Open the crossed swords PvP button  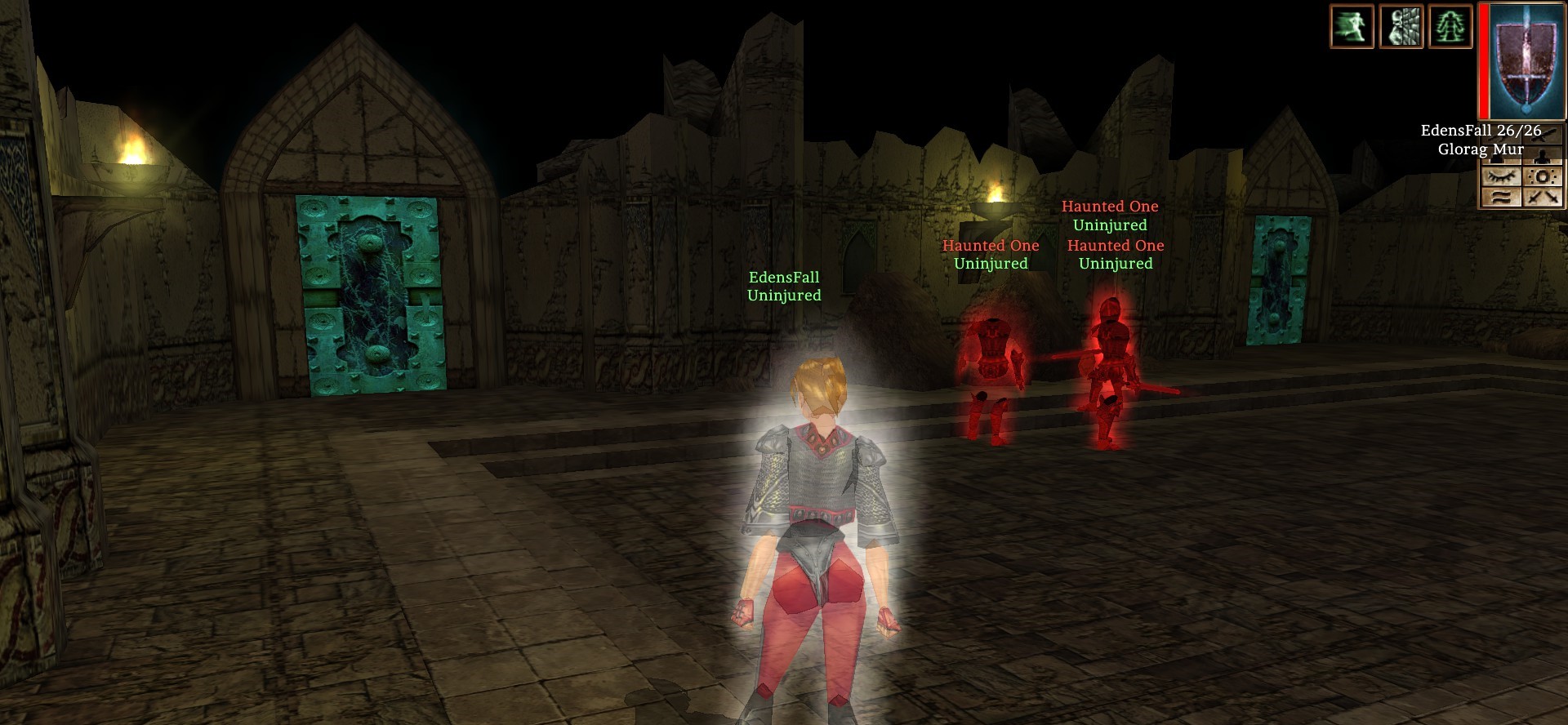(1543, 197)
